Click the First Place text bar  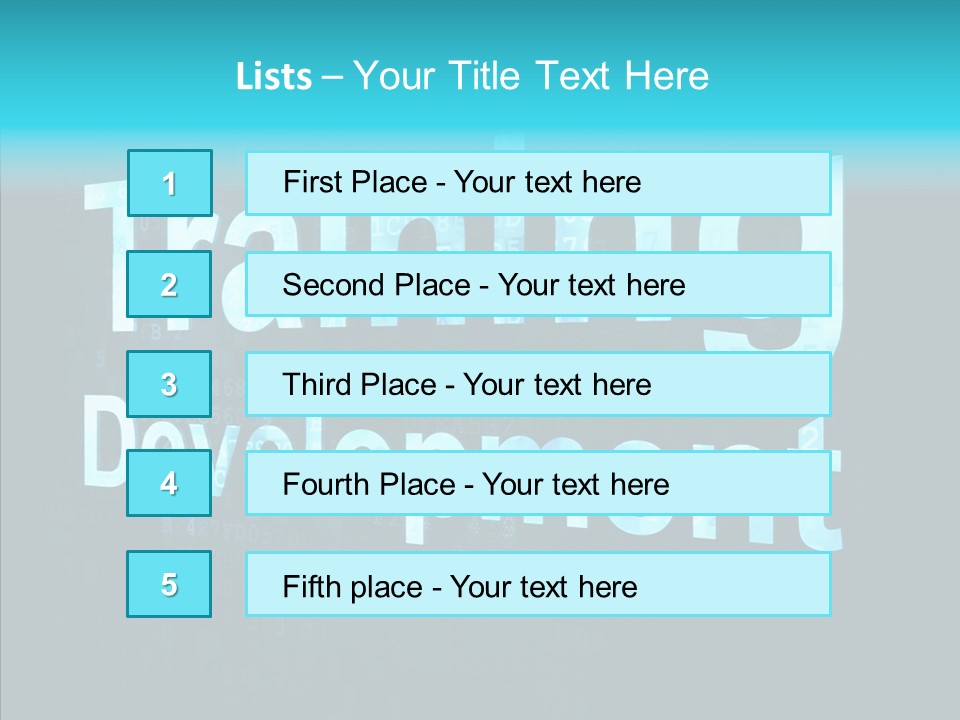click(538, 183)
